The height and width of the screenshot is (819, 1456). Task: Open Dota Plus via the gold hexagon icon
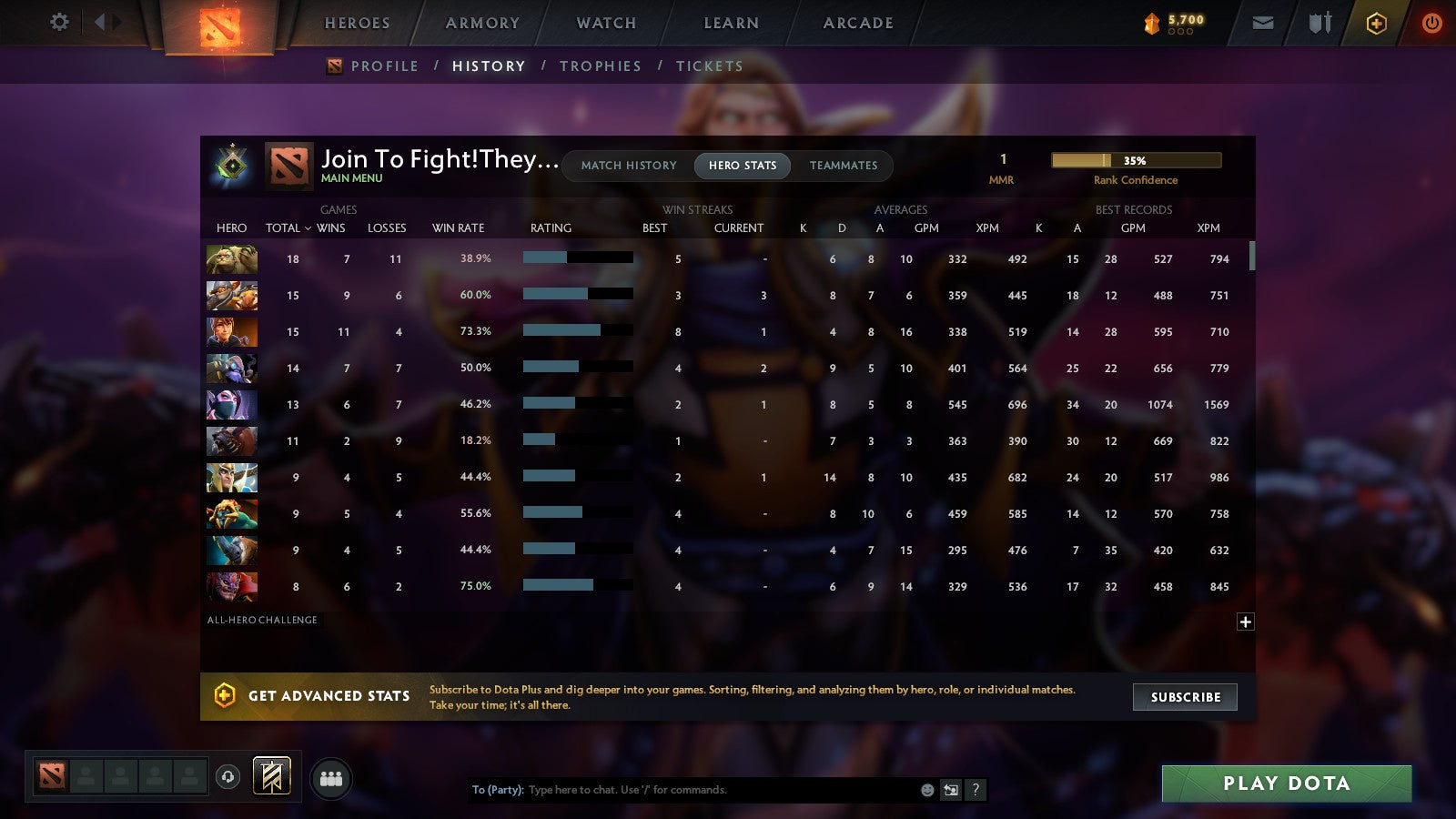[x=1377, y=23]
